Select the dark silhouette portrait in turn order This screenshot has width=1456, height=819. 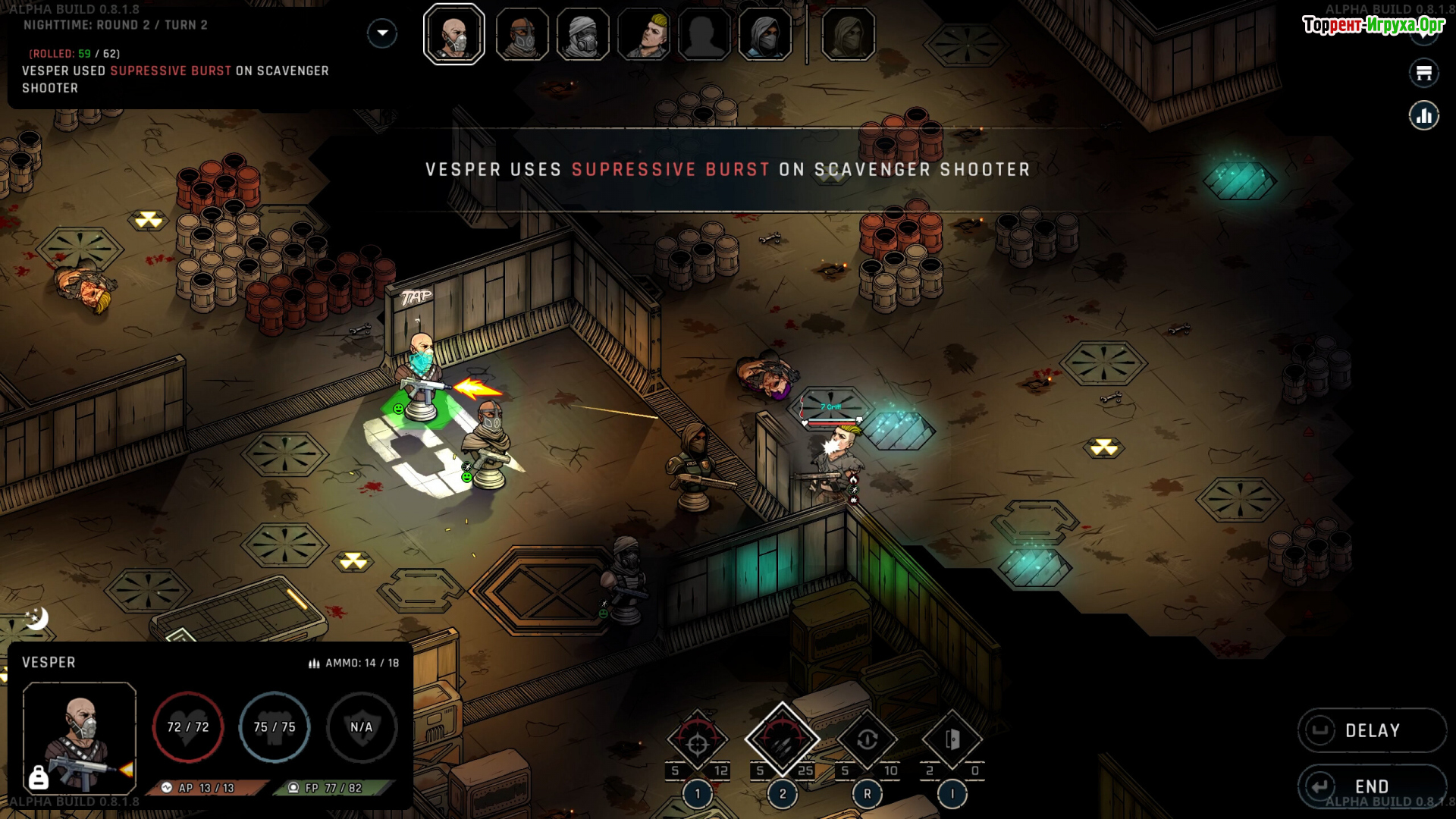tap(704, 35)
